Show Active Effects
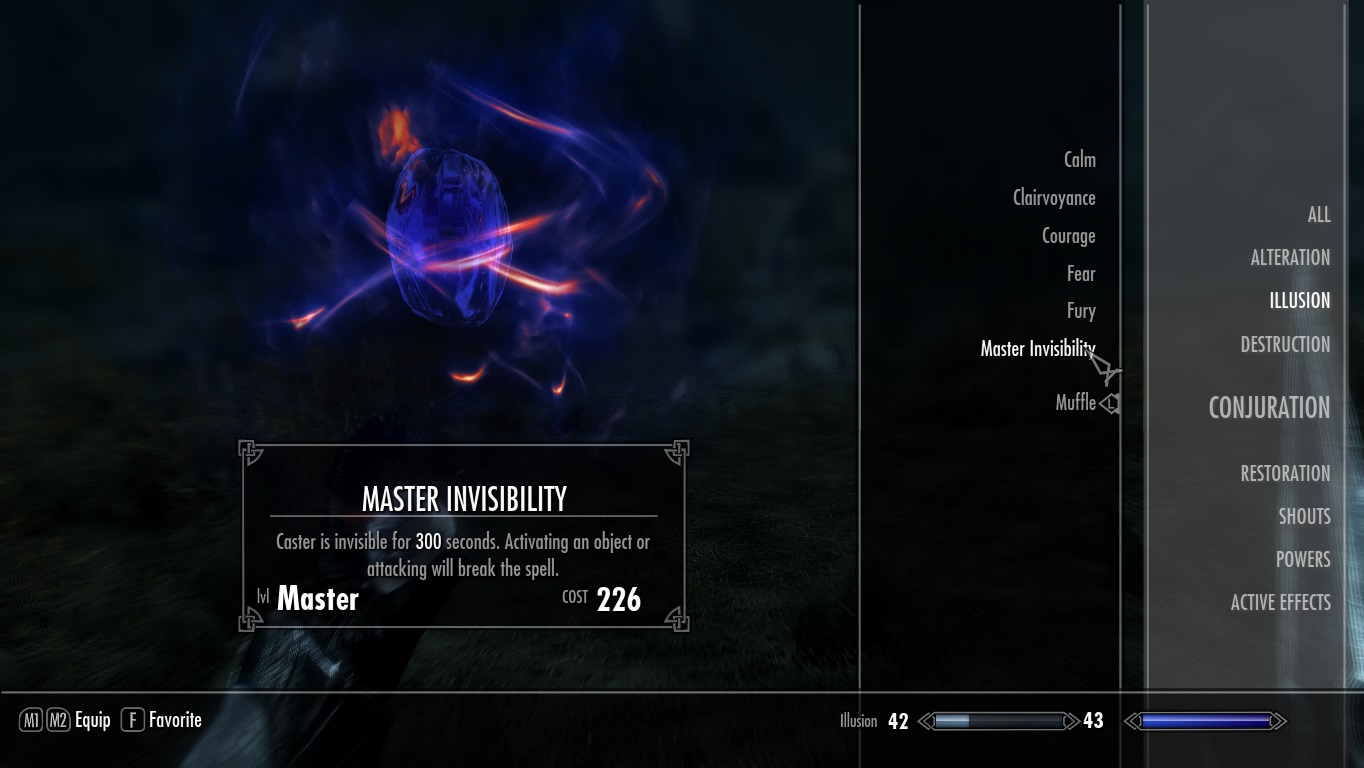This screenshot has width=1364, height=768. (1280, 603)
